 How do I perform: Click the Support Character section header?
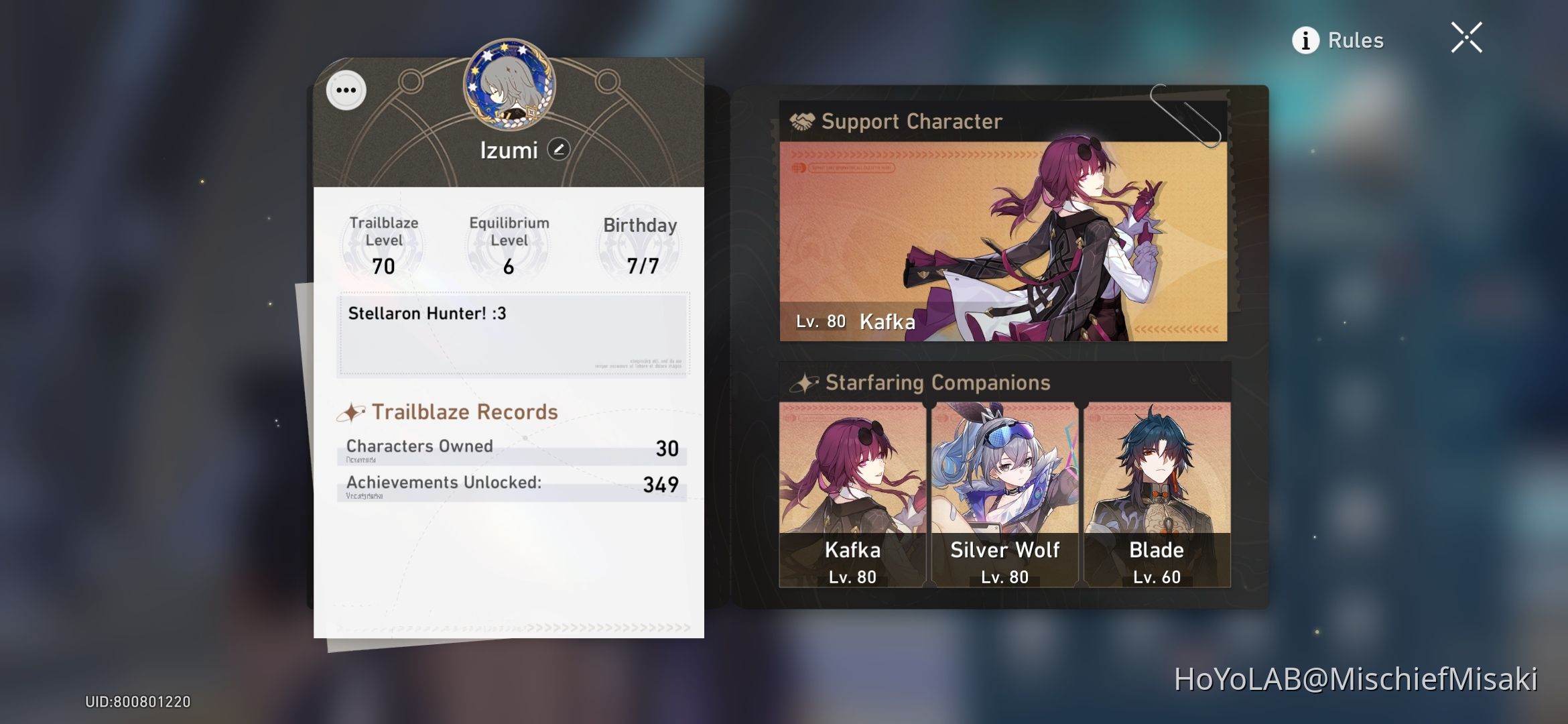click(x=911, y=121)
